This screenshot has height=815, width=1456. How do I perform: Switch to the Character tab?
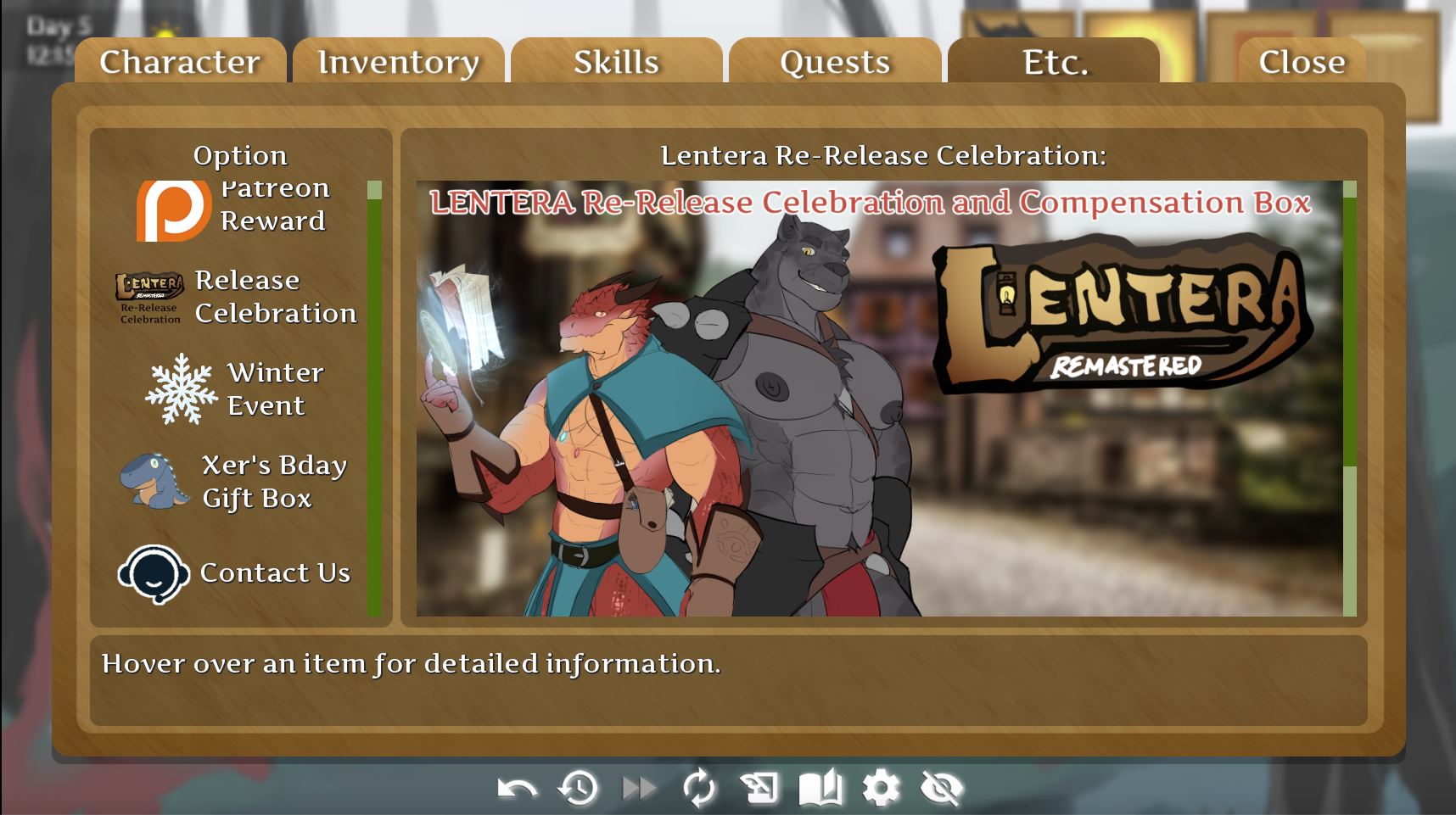point(180,62)
